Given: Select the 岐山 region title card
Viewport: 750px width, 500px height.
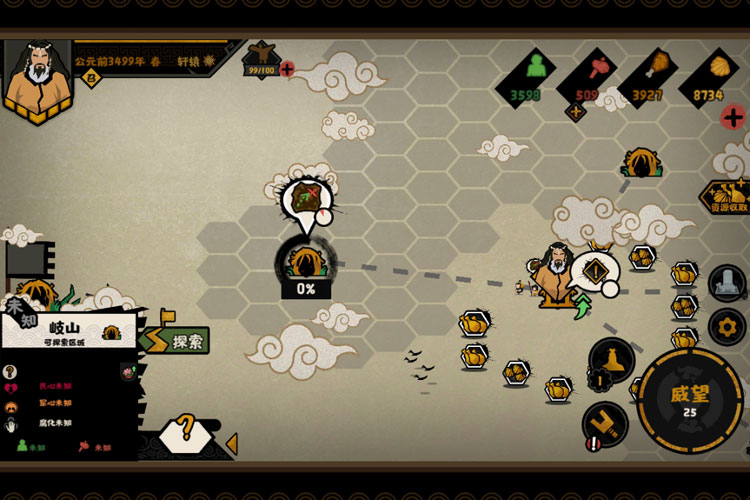Looking at the screenshot, I should pos(68,329).
